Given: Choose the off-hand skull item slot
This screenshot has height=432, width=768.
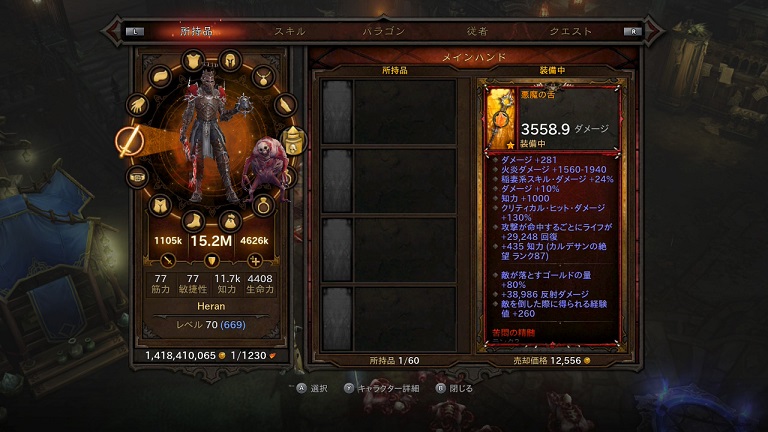Looking at the screenshot, I should coord(292,142).
